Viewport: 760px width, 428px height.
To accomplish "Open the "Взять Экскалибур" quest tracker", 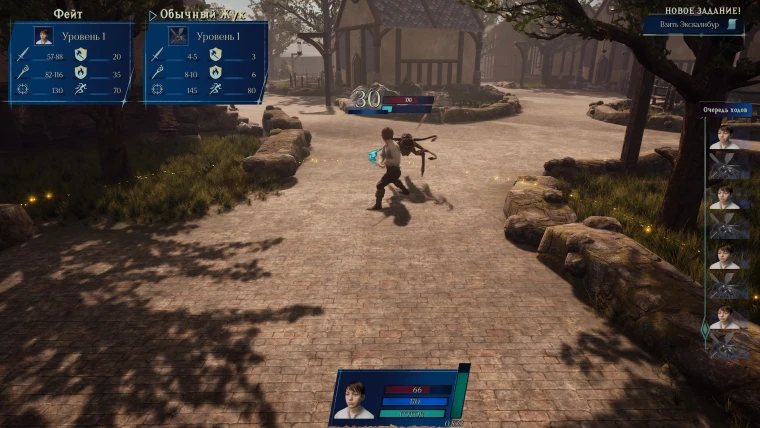I will point(693,25).
